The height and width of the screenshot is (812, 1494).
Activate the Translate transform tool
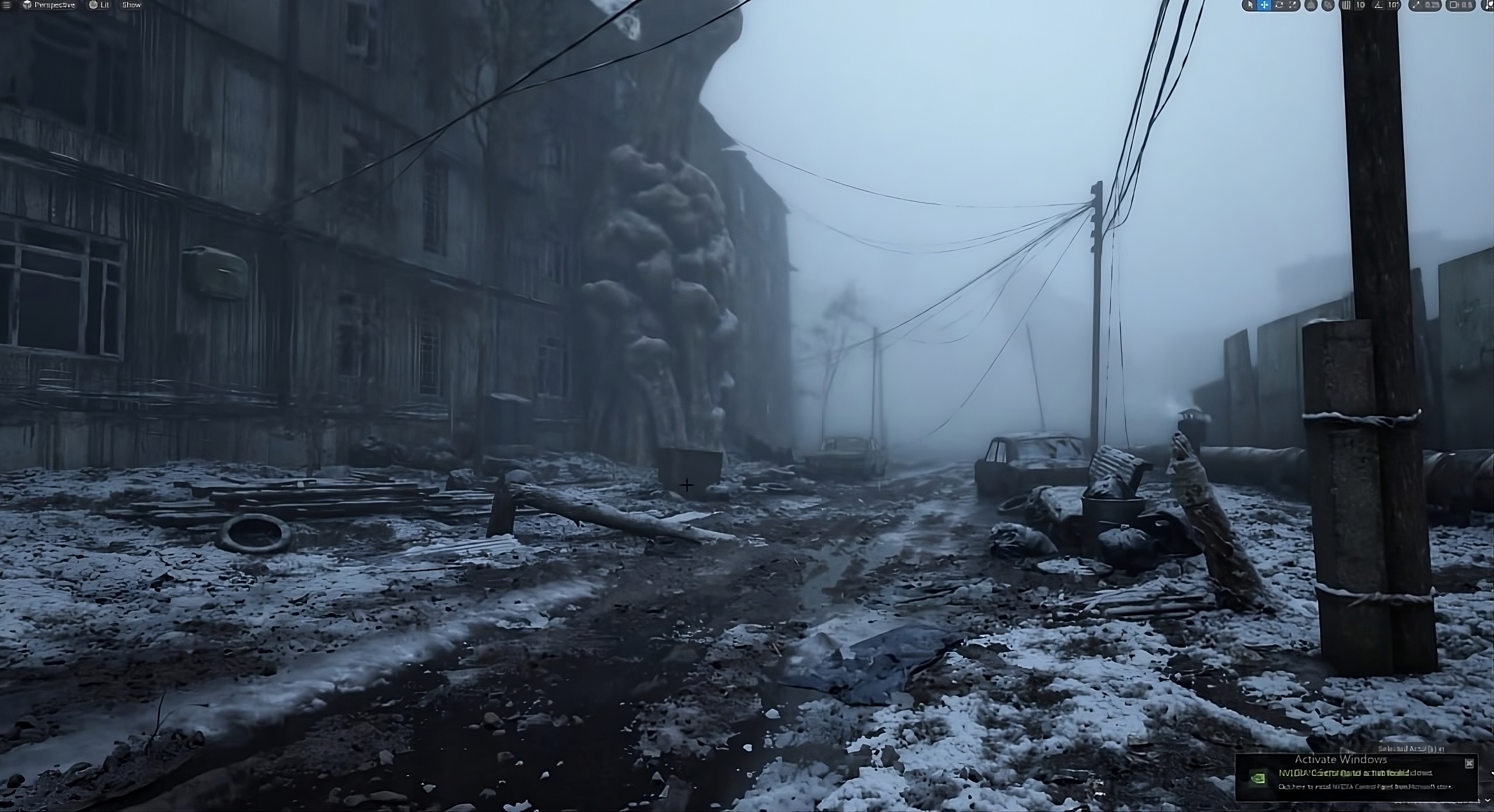1265,5
